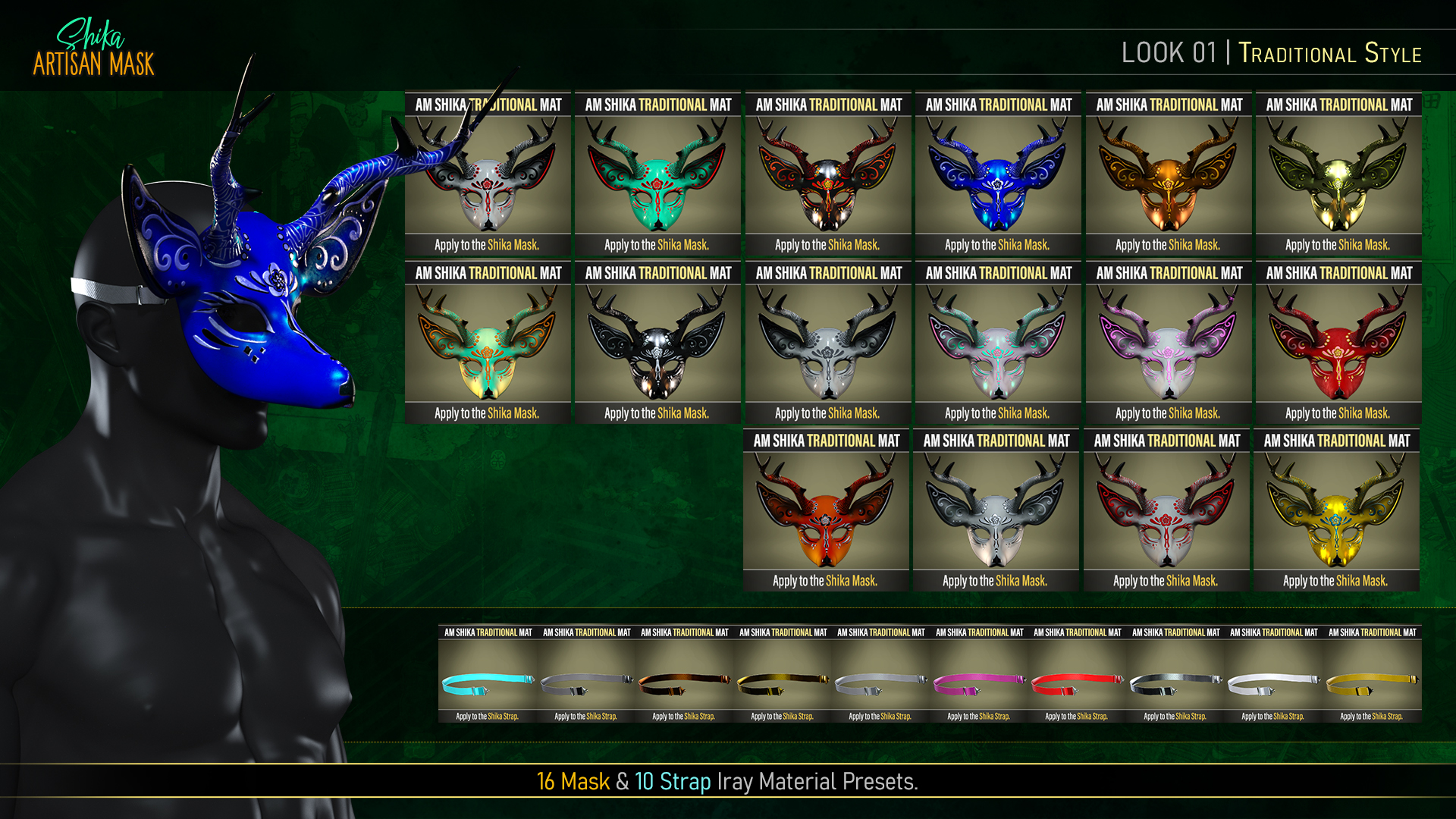1456x819 pixels.
Task: Pick the yellow gold mask preset
Action: tap(1336, 512)
